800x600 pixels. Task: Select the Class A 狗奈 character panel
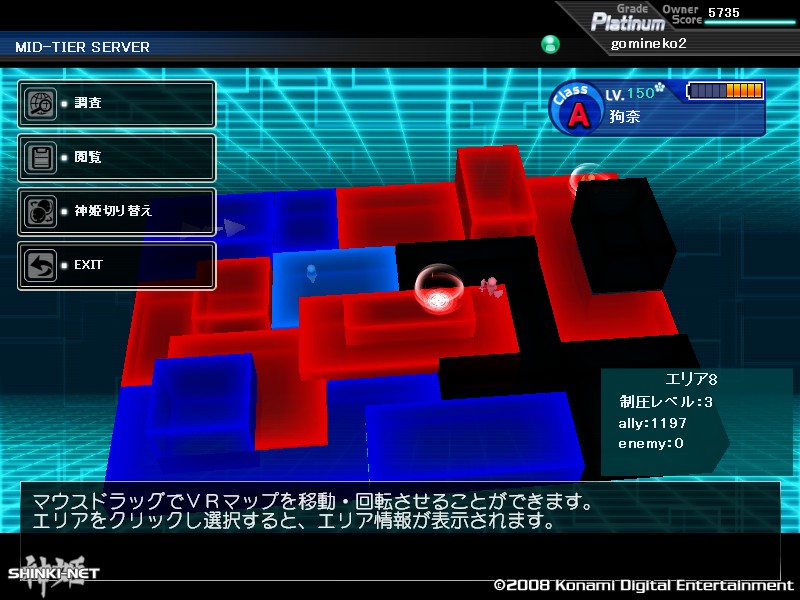point(657,106)
